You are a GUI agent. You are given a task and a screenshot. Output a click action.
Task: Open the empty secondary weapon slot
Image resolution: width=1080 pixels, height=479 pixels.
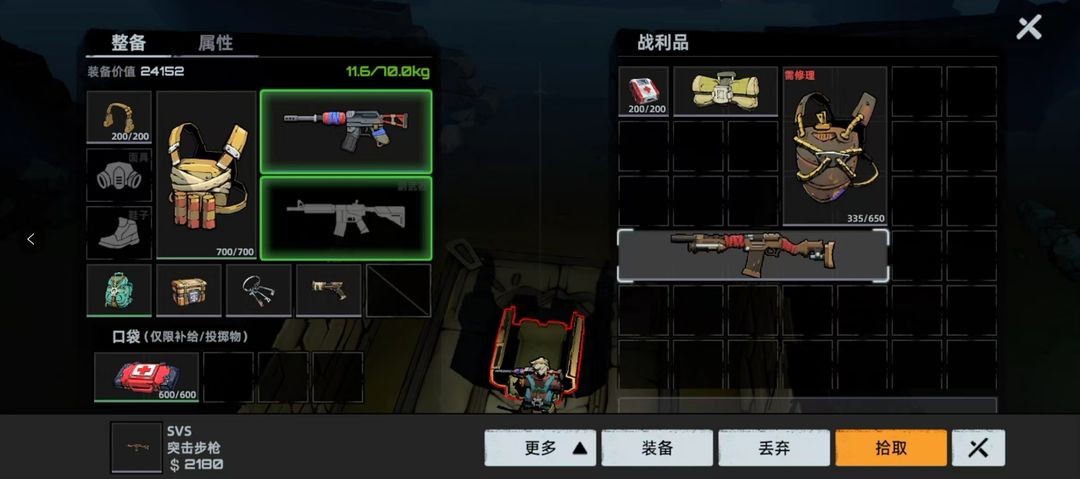pos(345,218)
